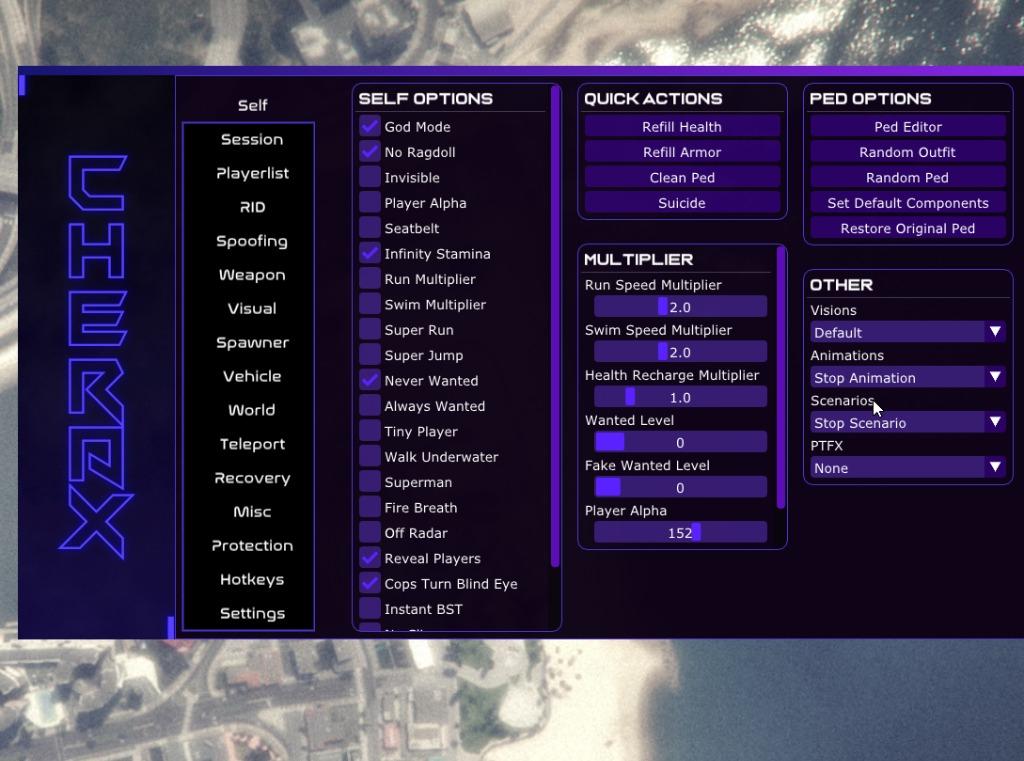Toggle the God Mode checkbox

[x=371, y=127]
